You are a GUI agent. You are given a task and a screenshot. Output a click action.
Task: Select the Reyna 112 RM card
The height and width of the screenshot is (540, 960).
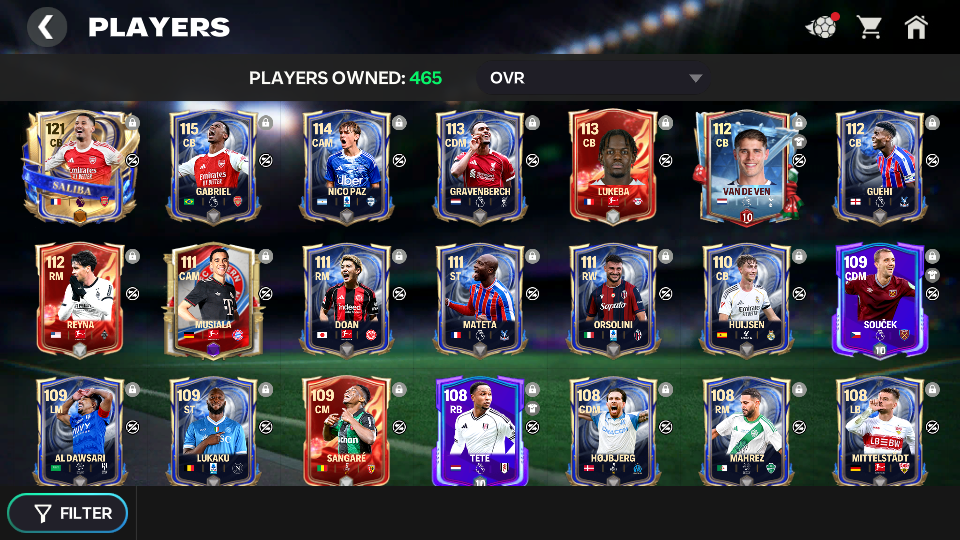[80, 299]
